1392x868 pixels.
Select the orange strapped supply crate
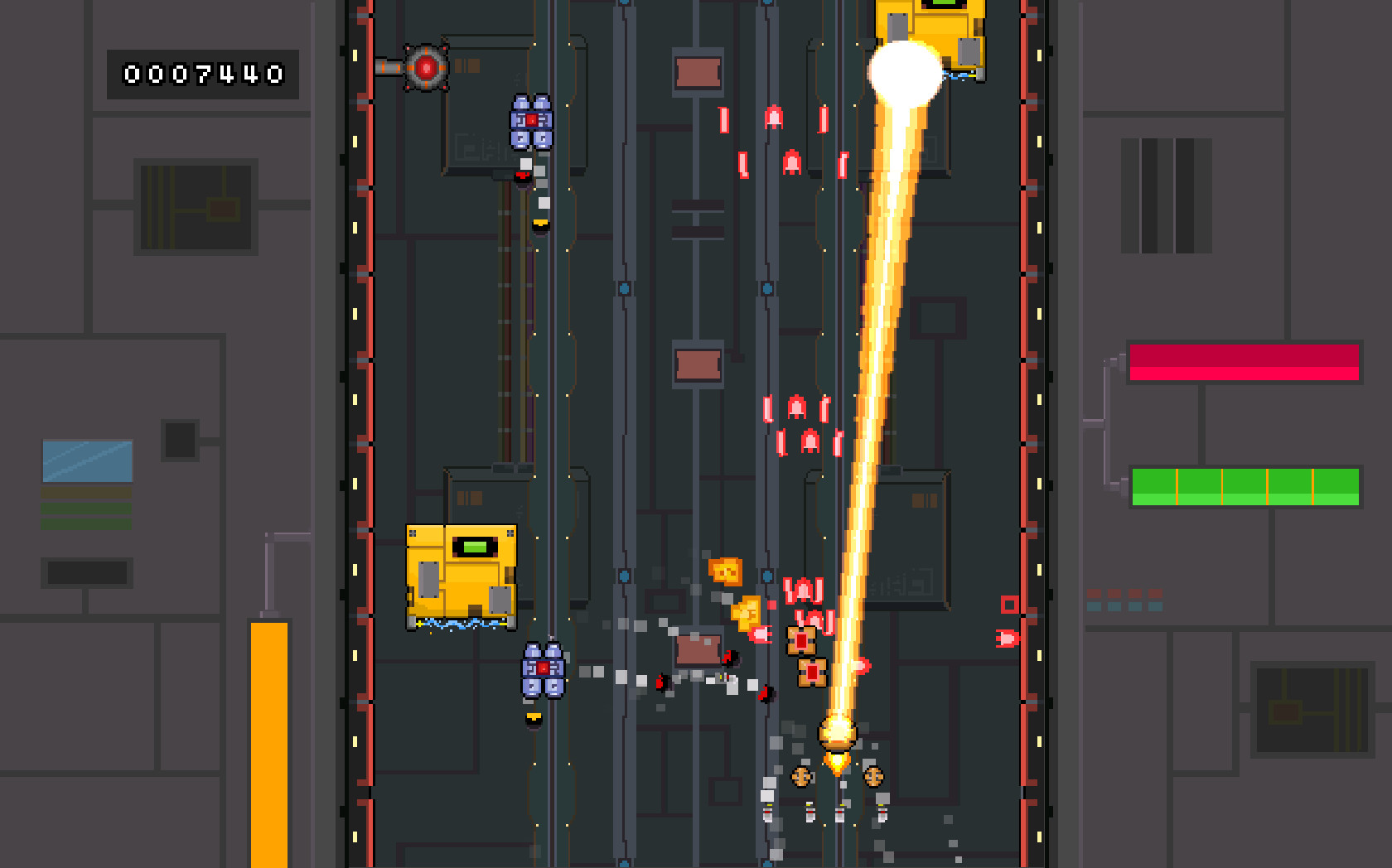pyautogui.click(x=800, y=640)
